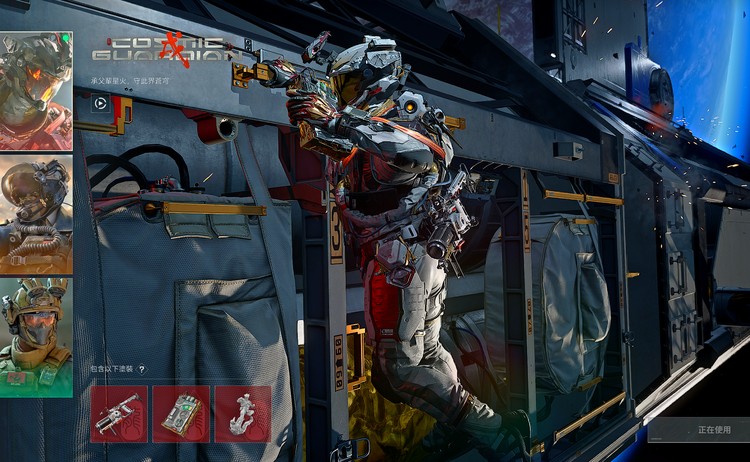The width and height of the screenshot is (750, 462).
Task: Open the question mark help tooltip
Action: click(x=141, y=369)
